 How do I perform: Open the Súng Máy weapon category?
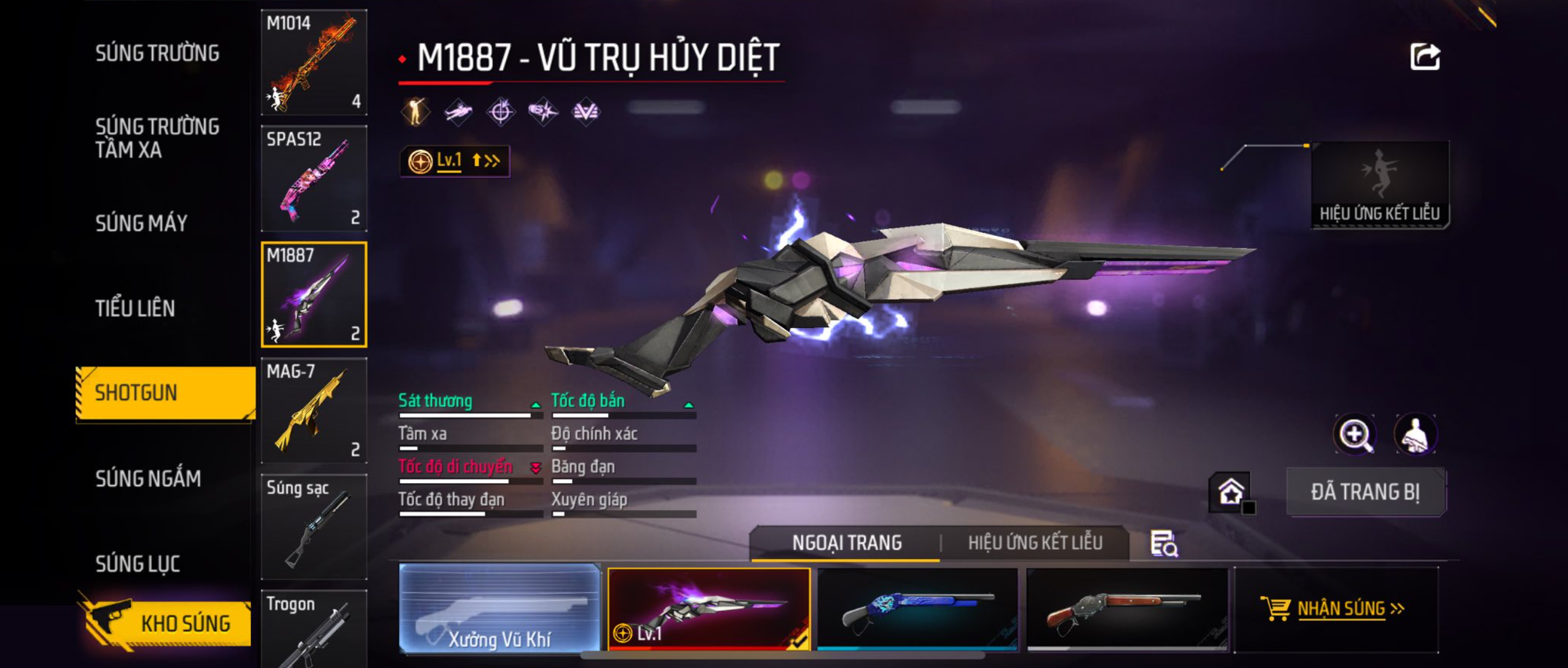pos(141,223)
